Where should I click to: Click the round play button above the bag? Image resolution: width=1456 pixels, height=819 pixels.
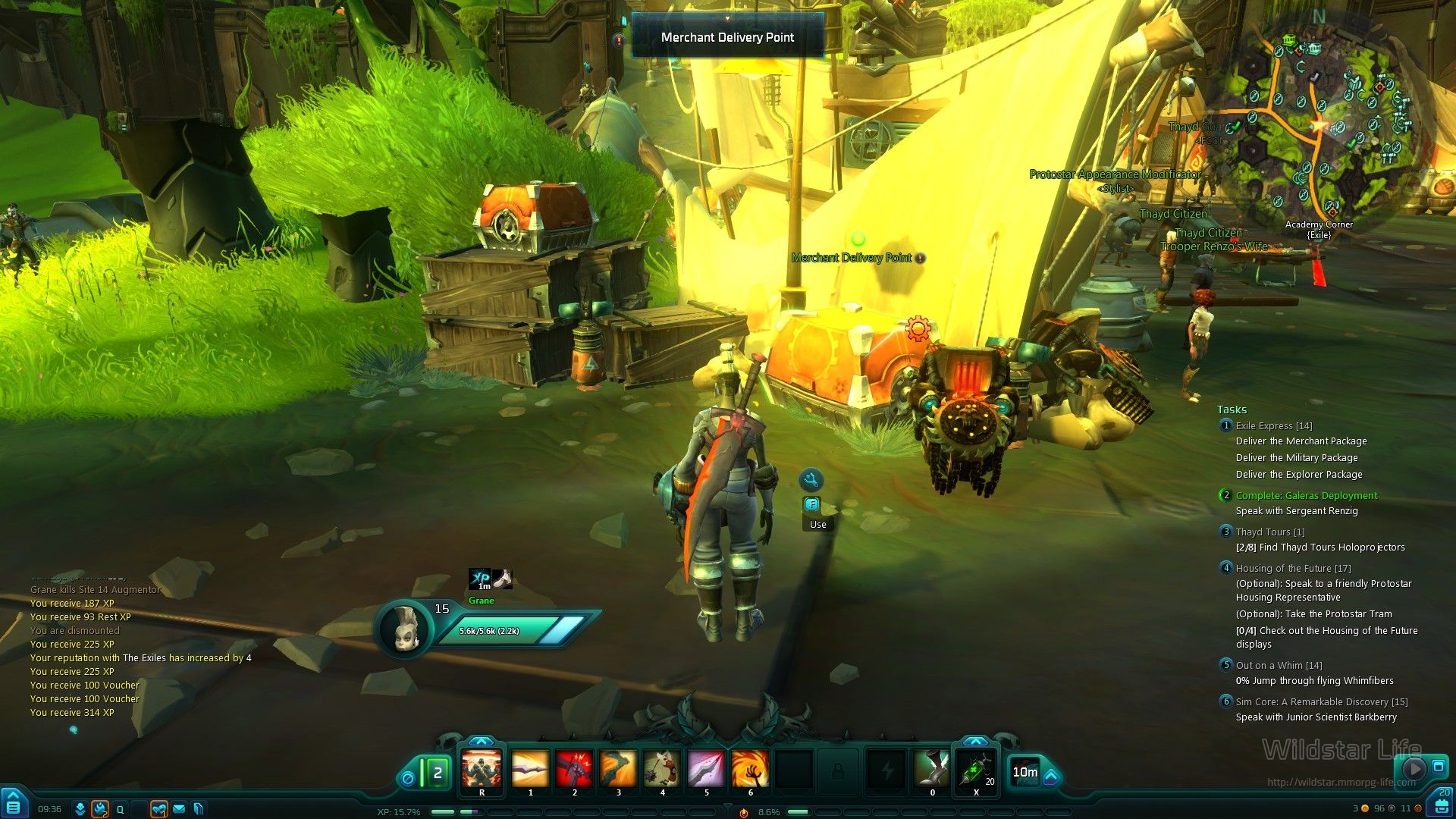(x=1413, y=769)
